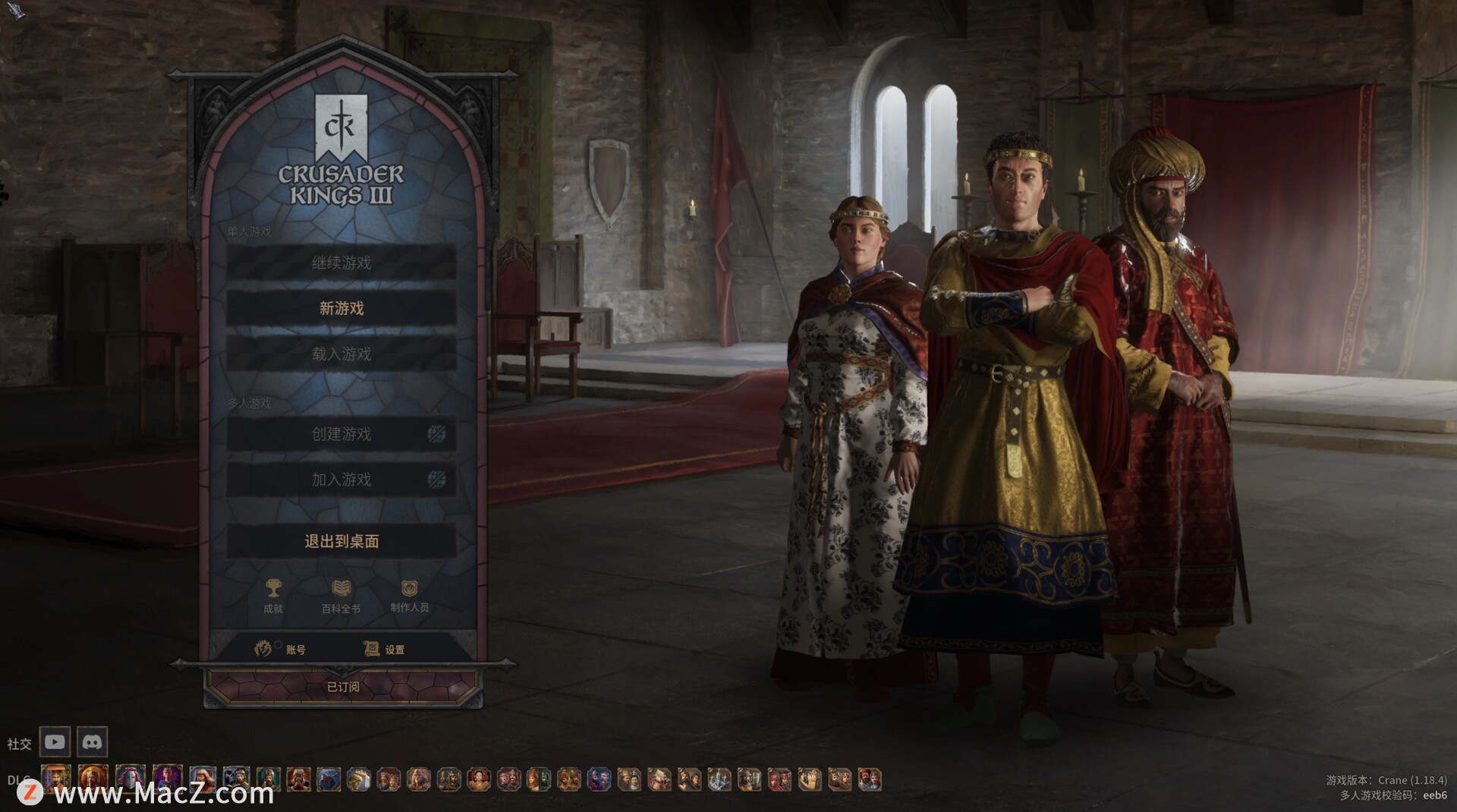Open the 成就 achievements trophy icon

[273, 594]
